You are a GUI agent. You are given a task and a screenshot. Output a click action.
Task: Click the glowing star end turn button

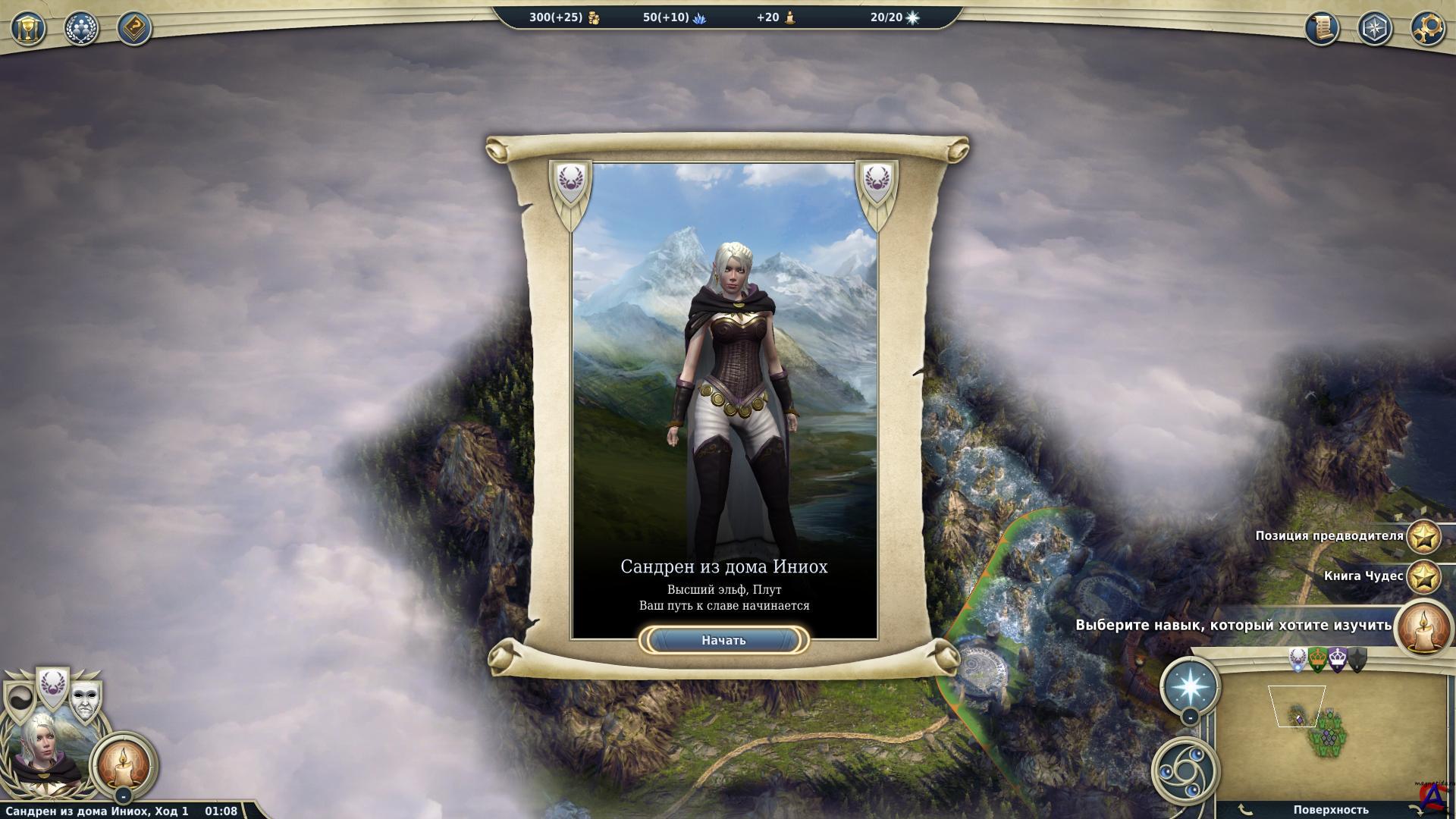click(x=1190, y=684)
